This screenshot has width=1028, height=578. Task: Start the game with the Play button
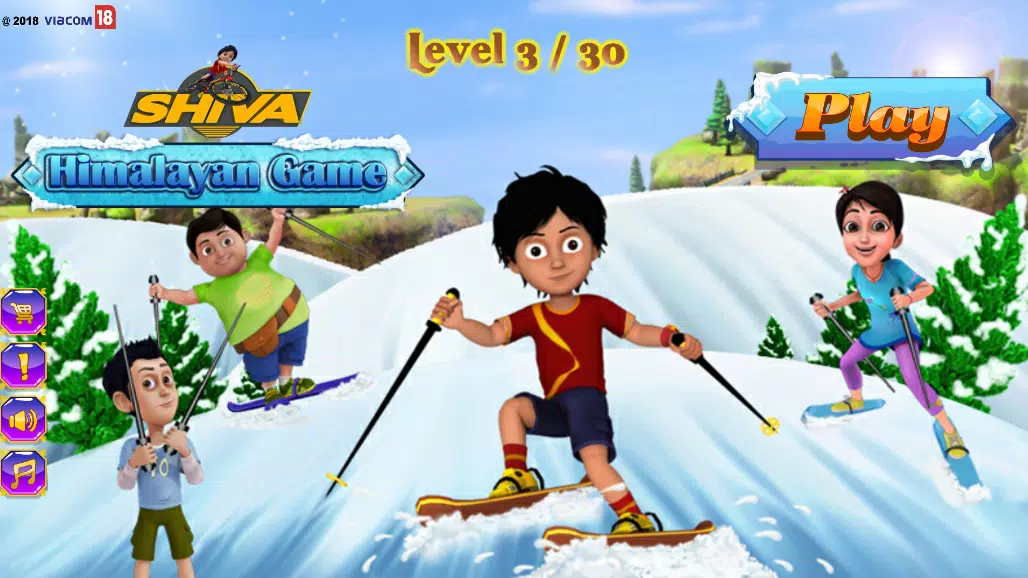(x=872, y=119)
